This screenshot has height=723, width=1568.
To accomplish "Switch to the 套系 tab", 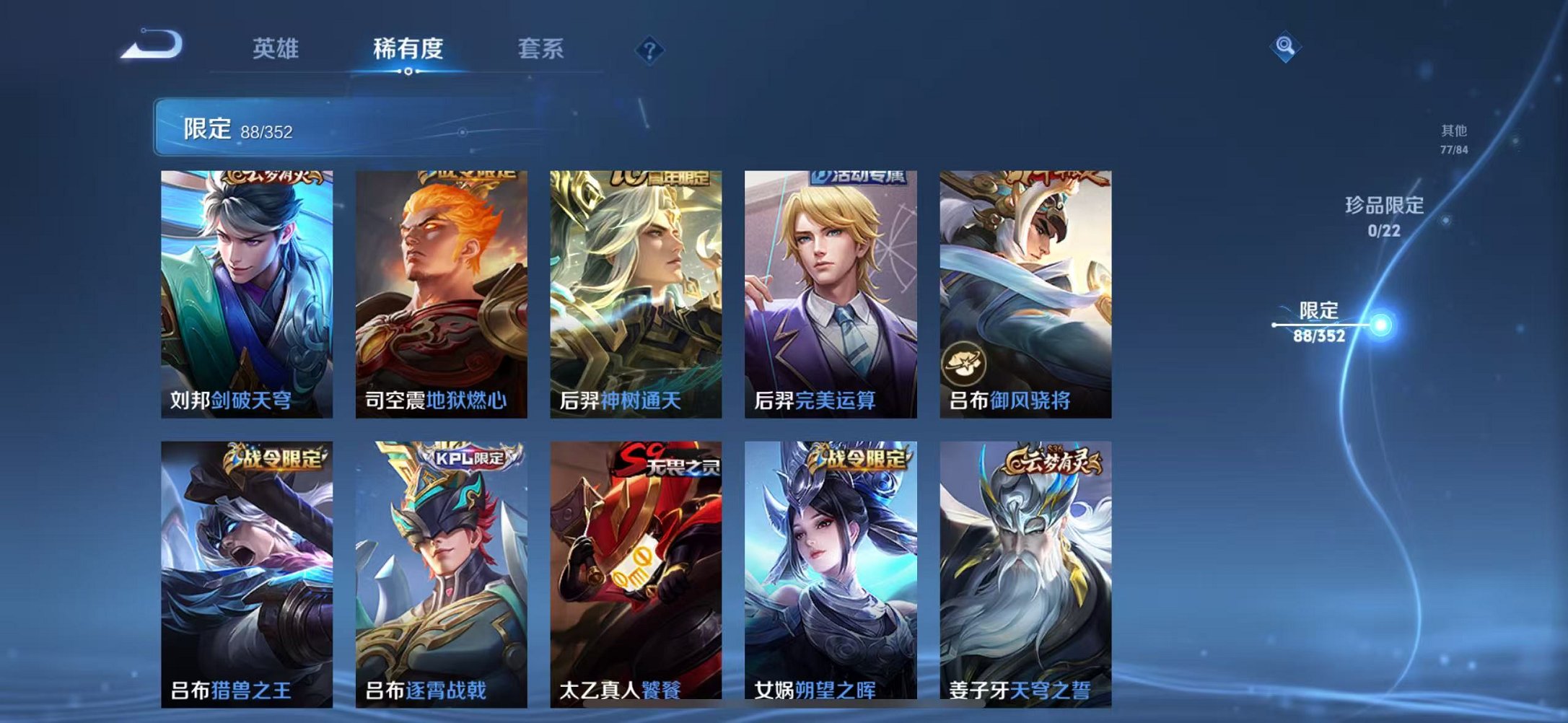I will (540, 47).
